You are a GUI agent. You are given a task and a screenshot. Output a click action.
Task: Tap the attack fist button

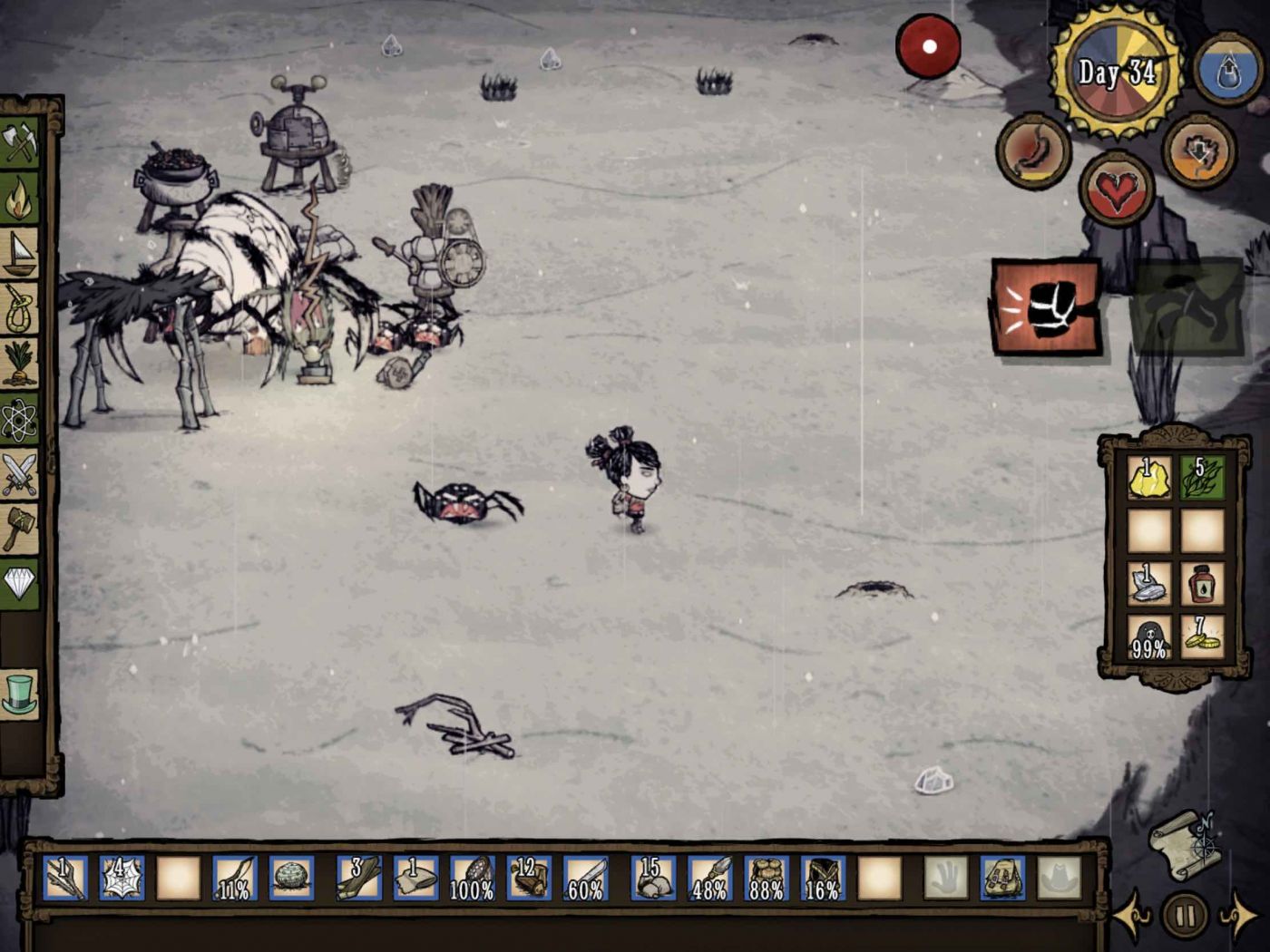pos(1046,307)
